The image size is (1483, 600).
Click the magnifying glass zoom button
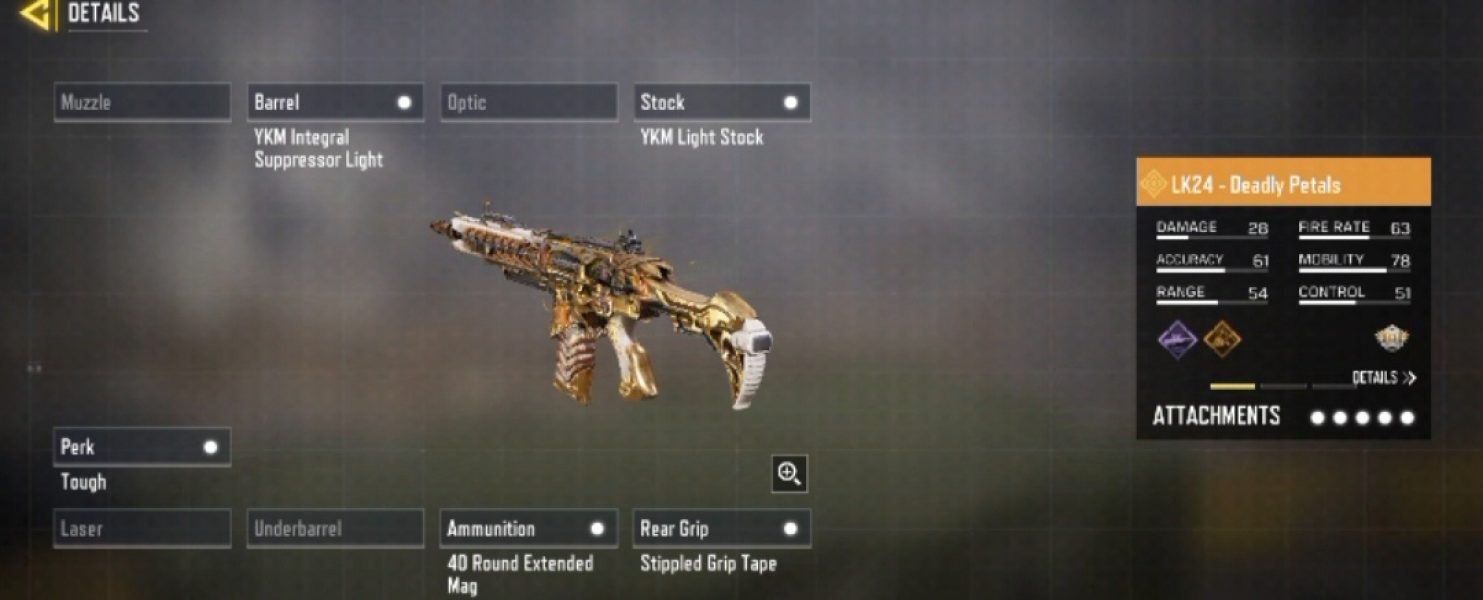click(789, 474)
